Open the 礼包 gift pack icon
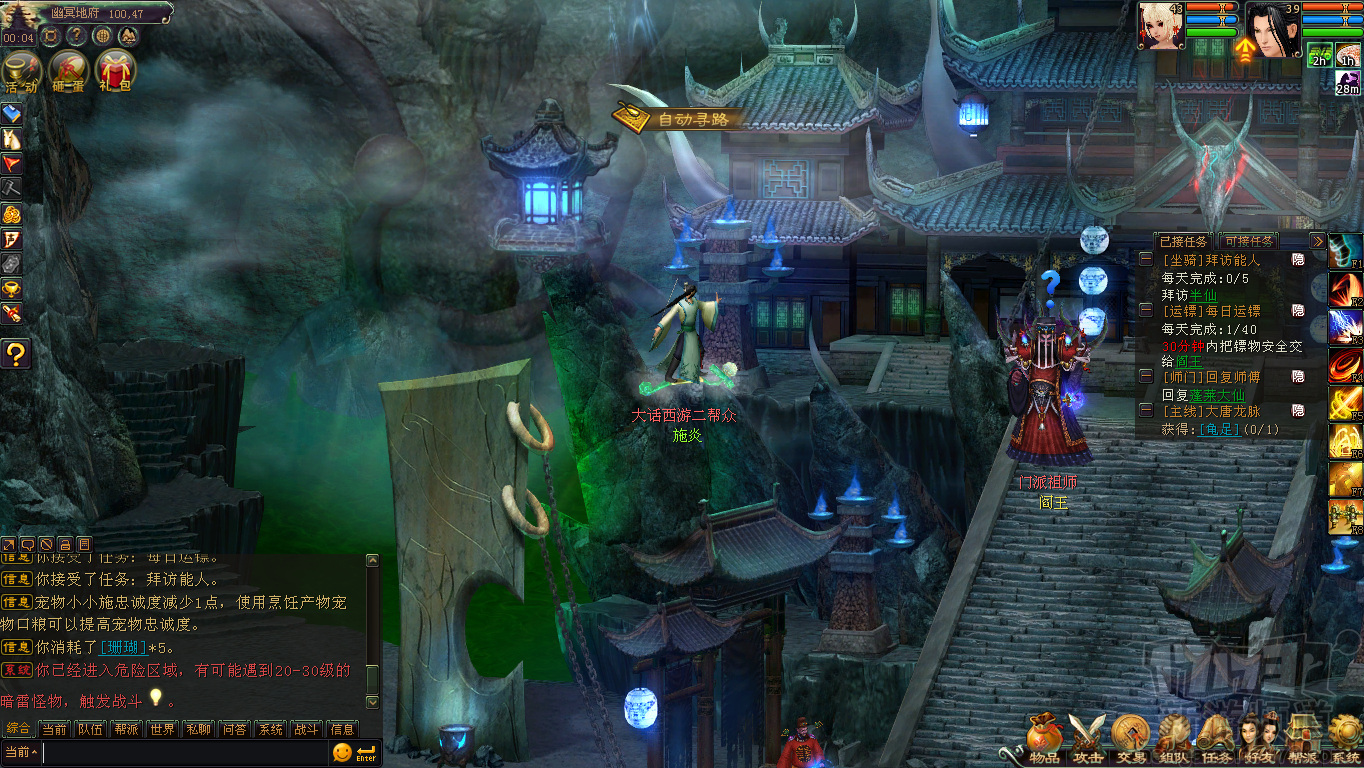 pos(115,70)
